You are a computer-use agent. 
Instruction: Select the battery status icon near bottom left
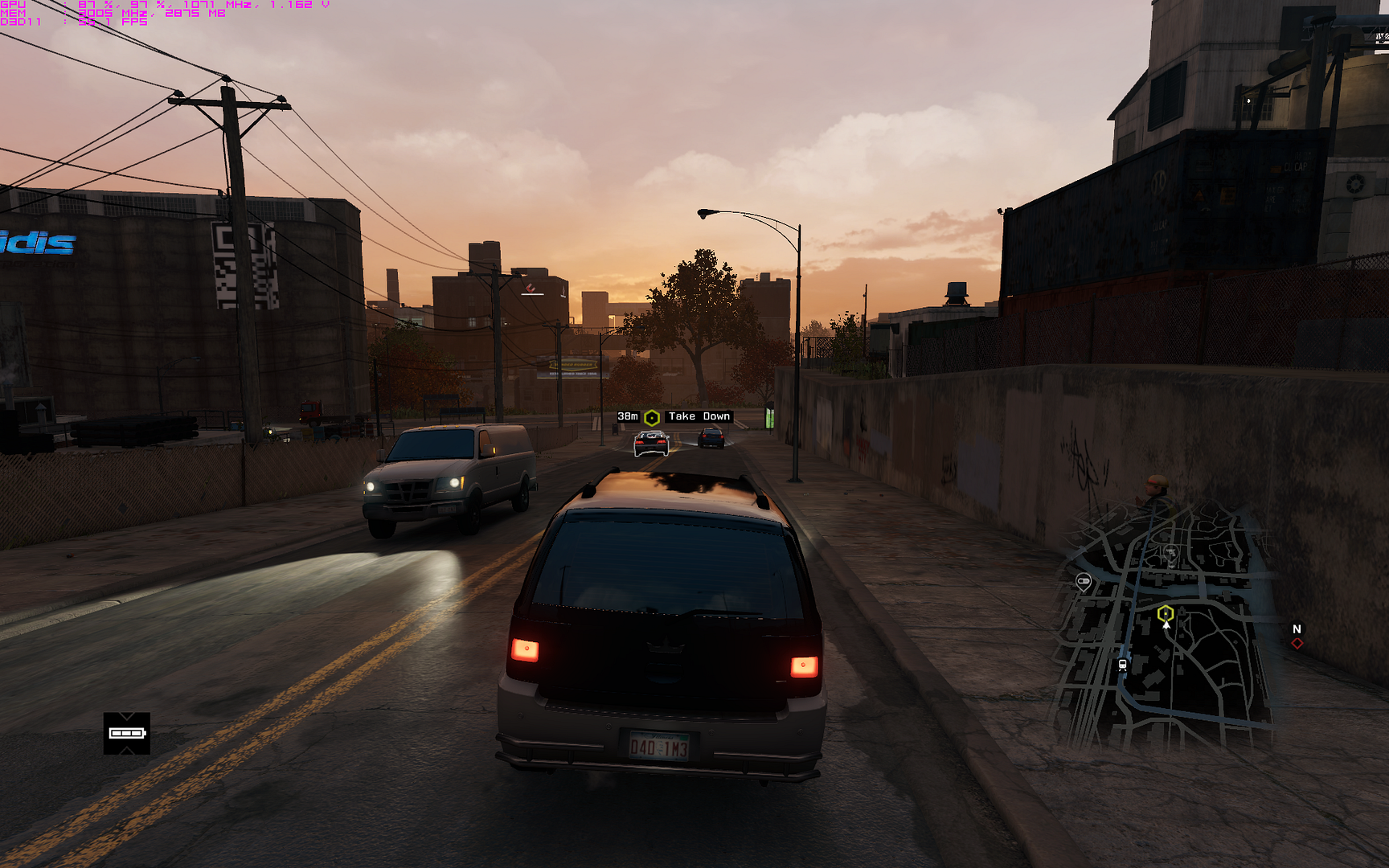pos(126,733)
